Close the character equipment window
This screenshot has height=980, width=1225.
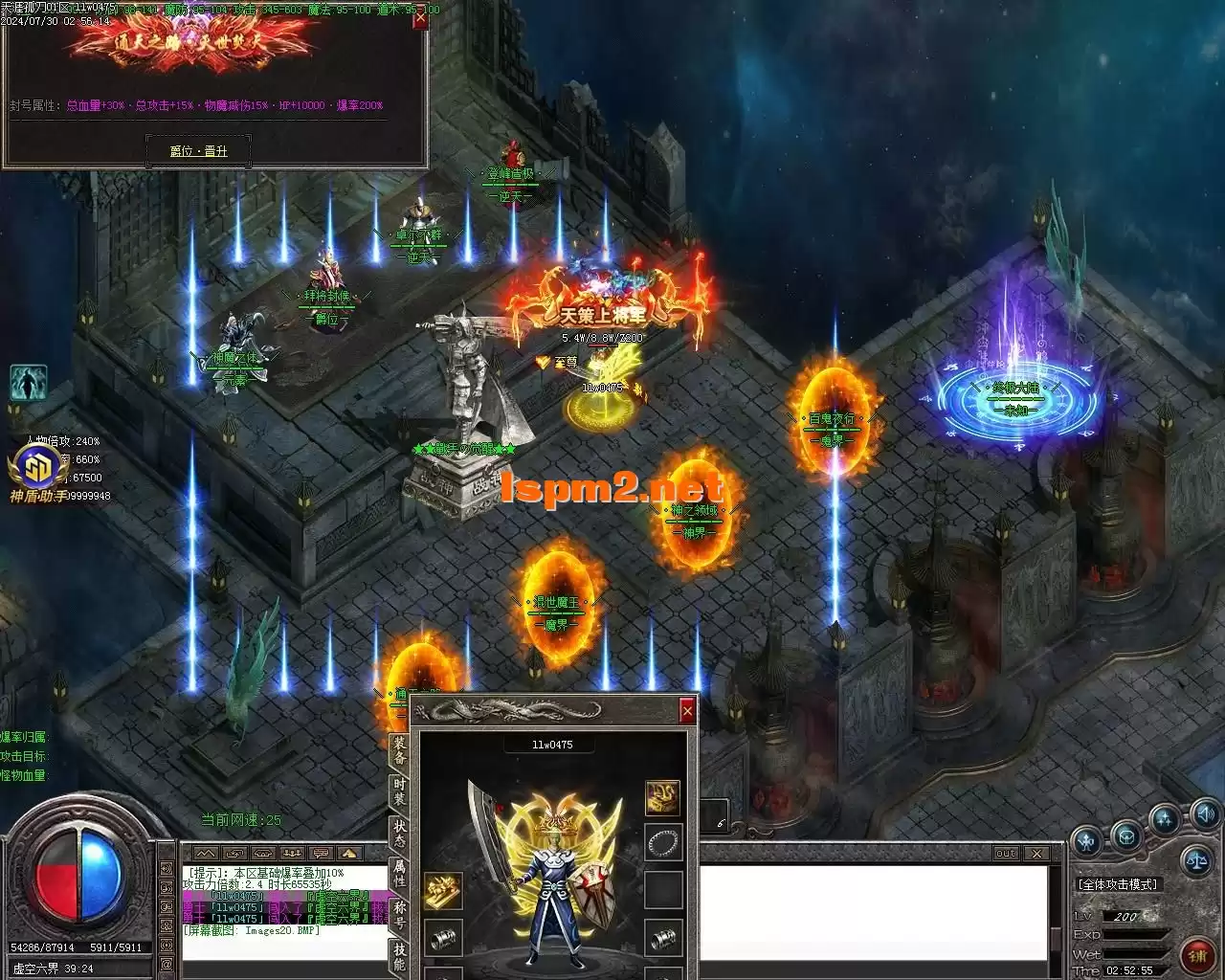click(x=686, y=710)
